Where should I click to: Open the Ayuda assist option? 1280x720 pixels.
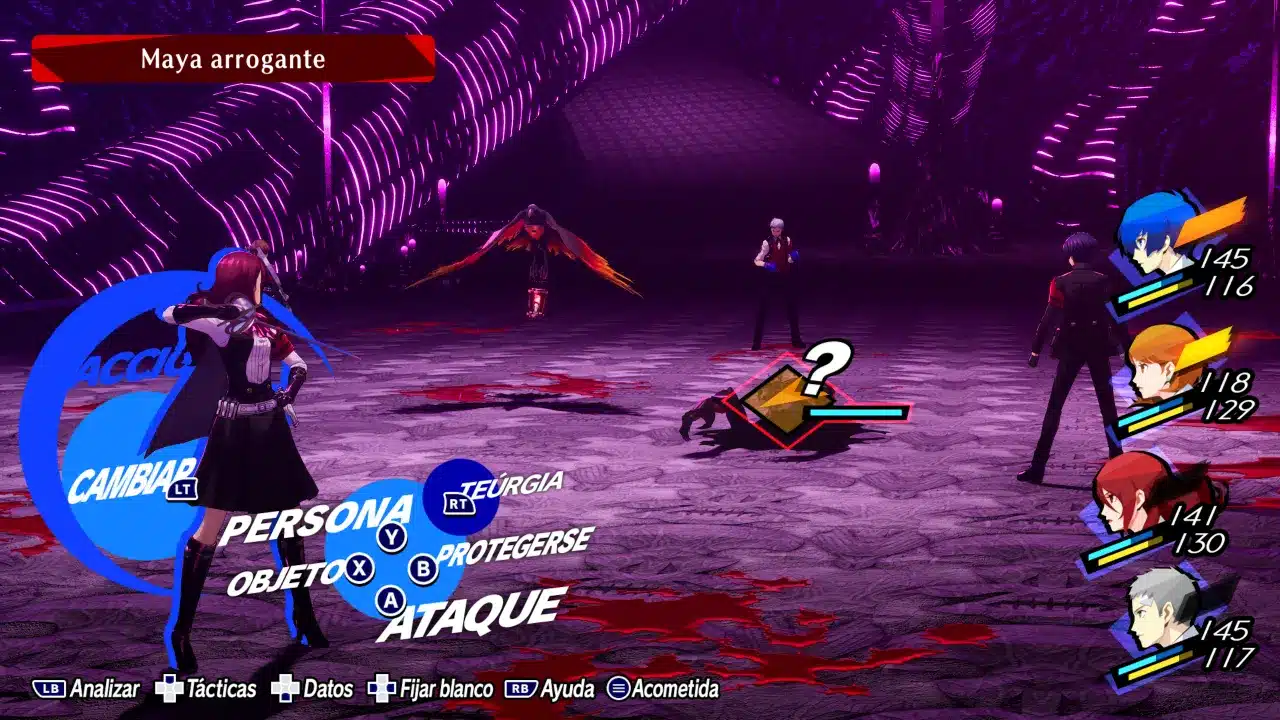pyautogui.click(x=550, y=689)
